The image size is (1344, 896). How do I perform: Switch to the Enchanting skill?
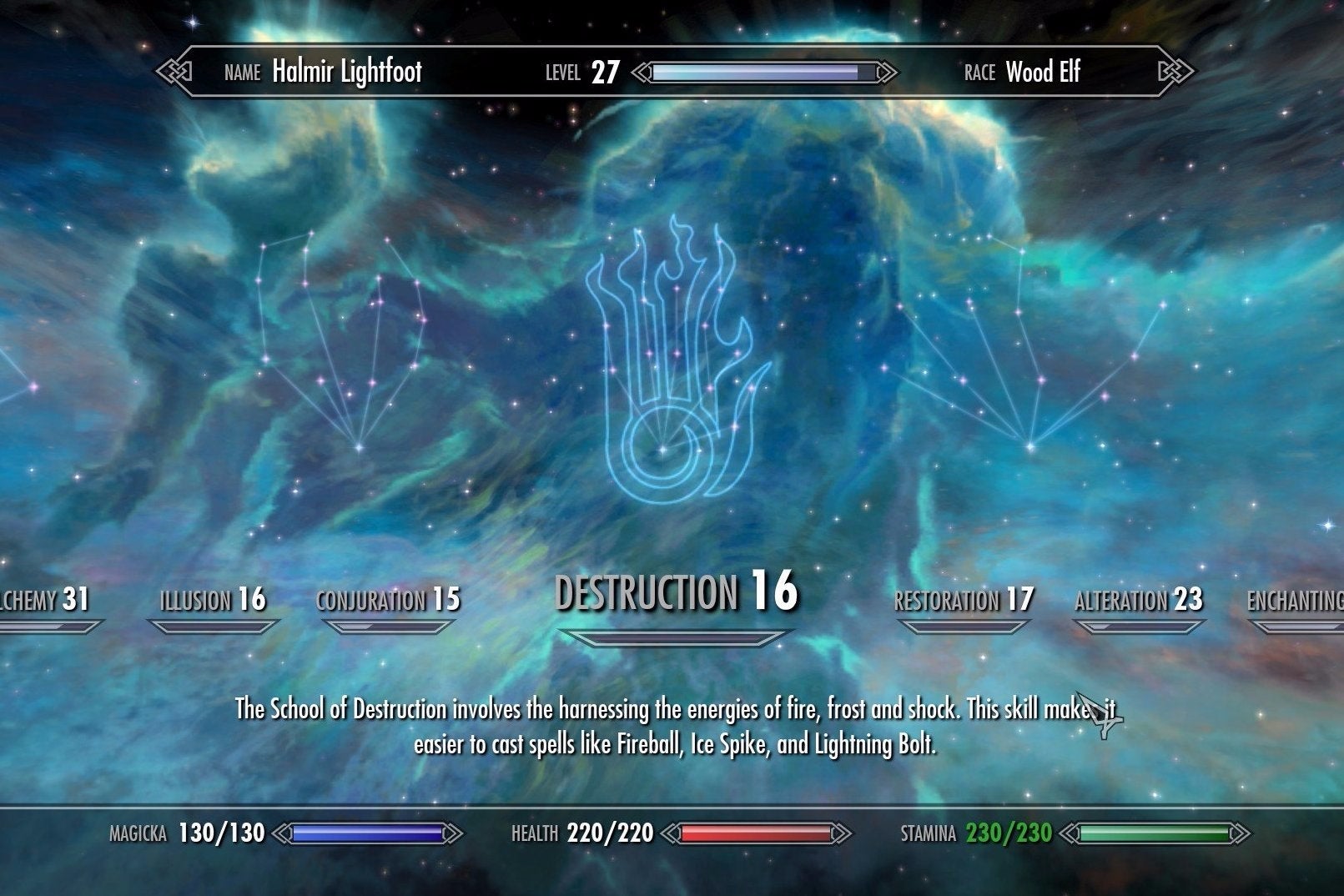pos(1297,601)
